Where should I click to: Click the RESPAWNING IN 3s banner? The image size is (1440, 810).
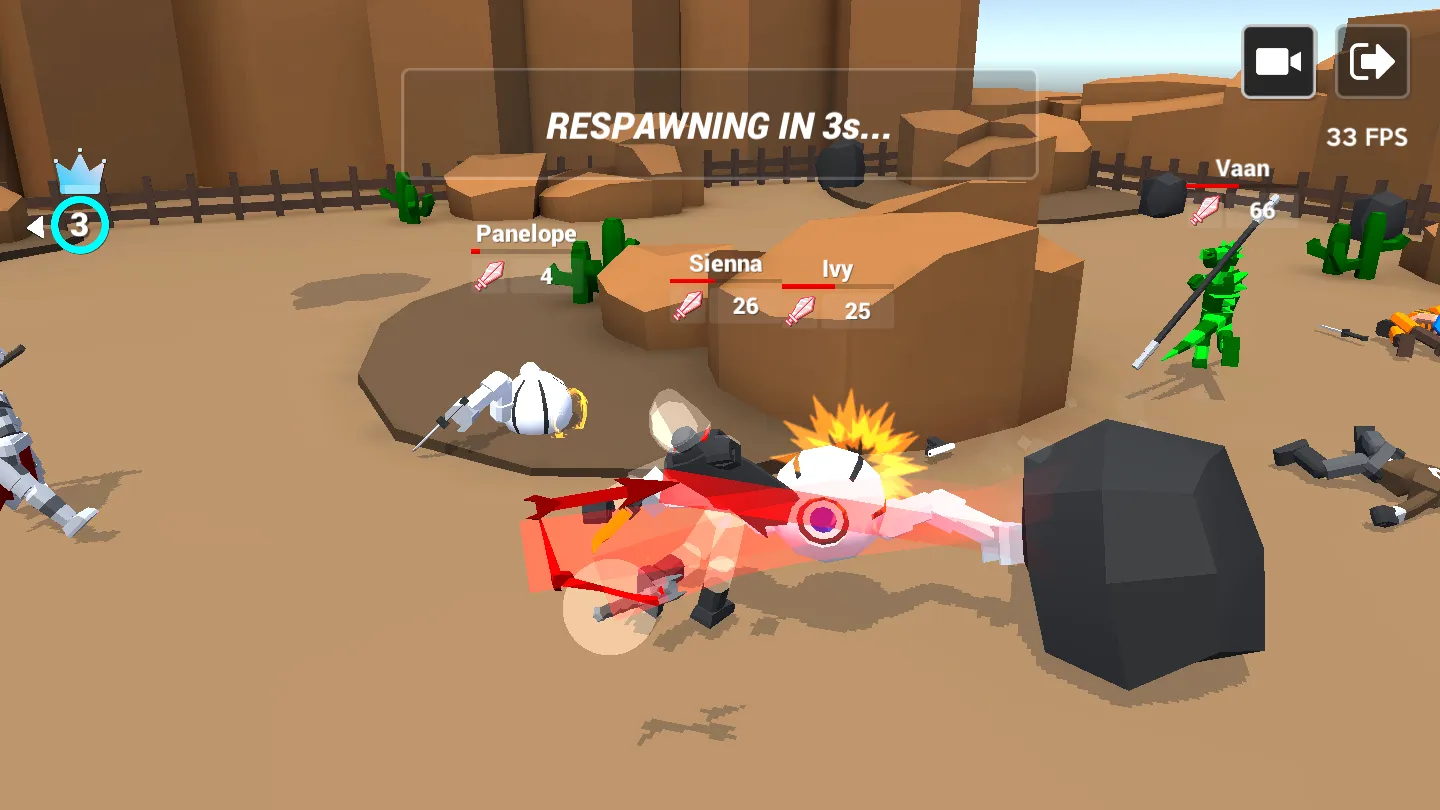pyautogui.click(x=718, y=127)
